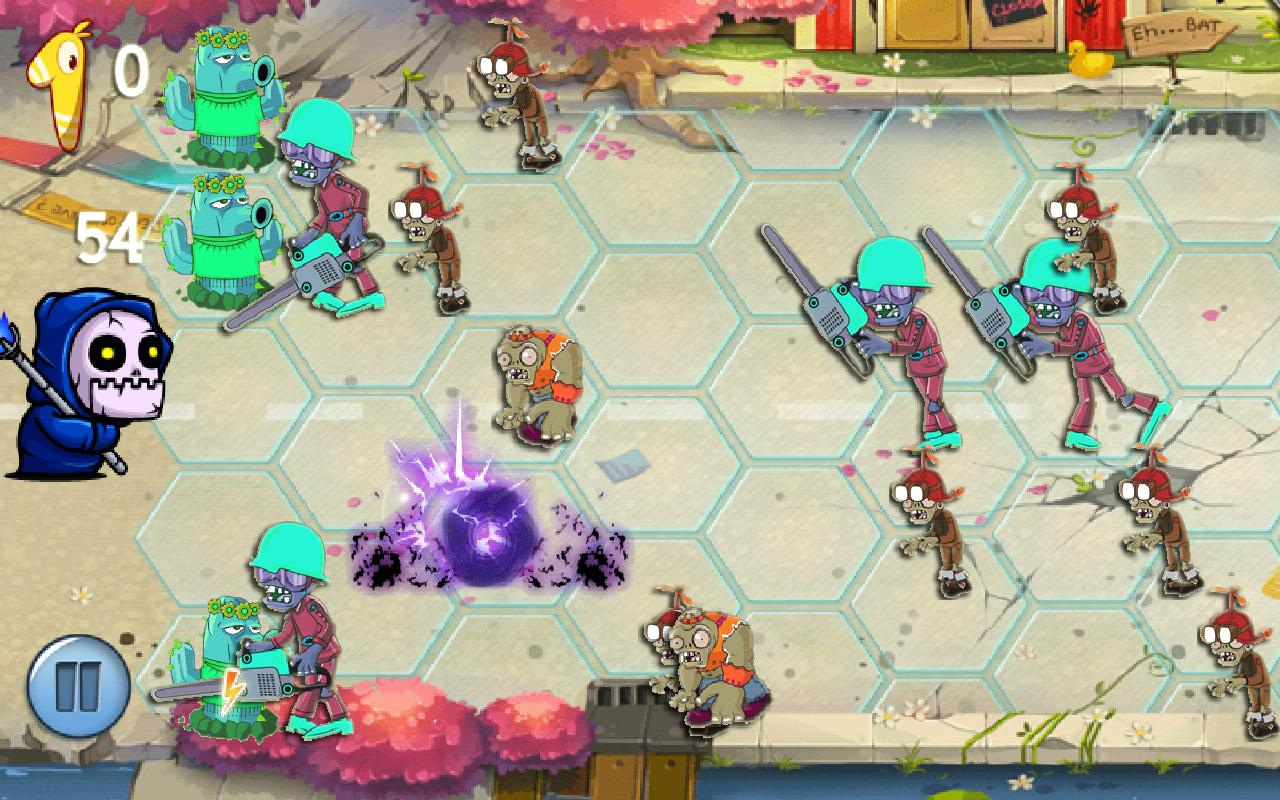Screen dimensions: 1280x800
Task: Click the score value showing 54
Action: pos(112,235)
